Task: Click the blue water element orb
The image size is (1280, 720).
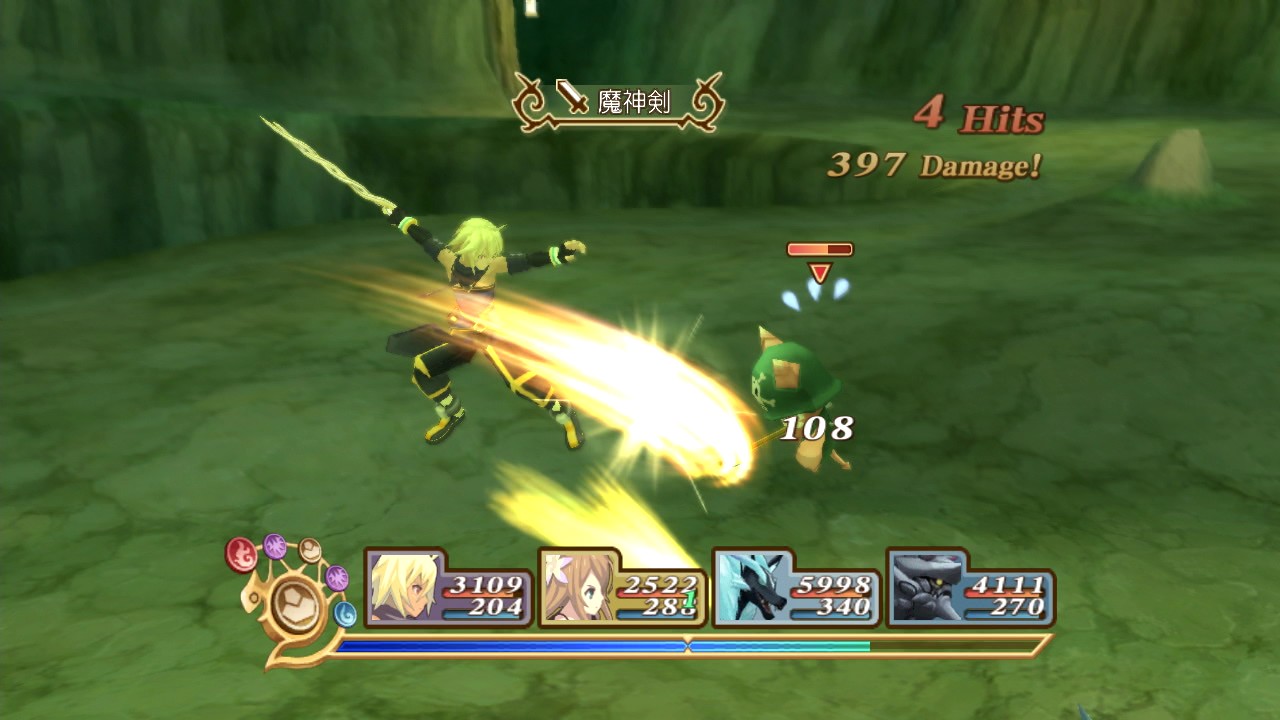Action: point(345,613)
